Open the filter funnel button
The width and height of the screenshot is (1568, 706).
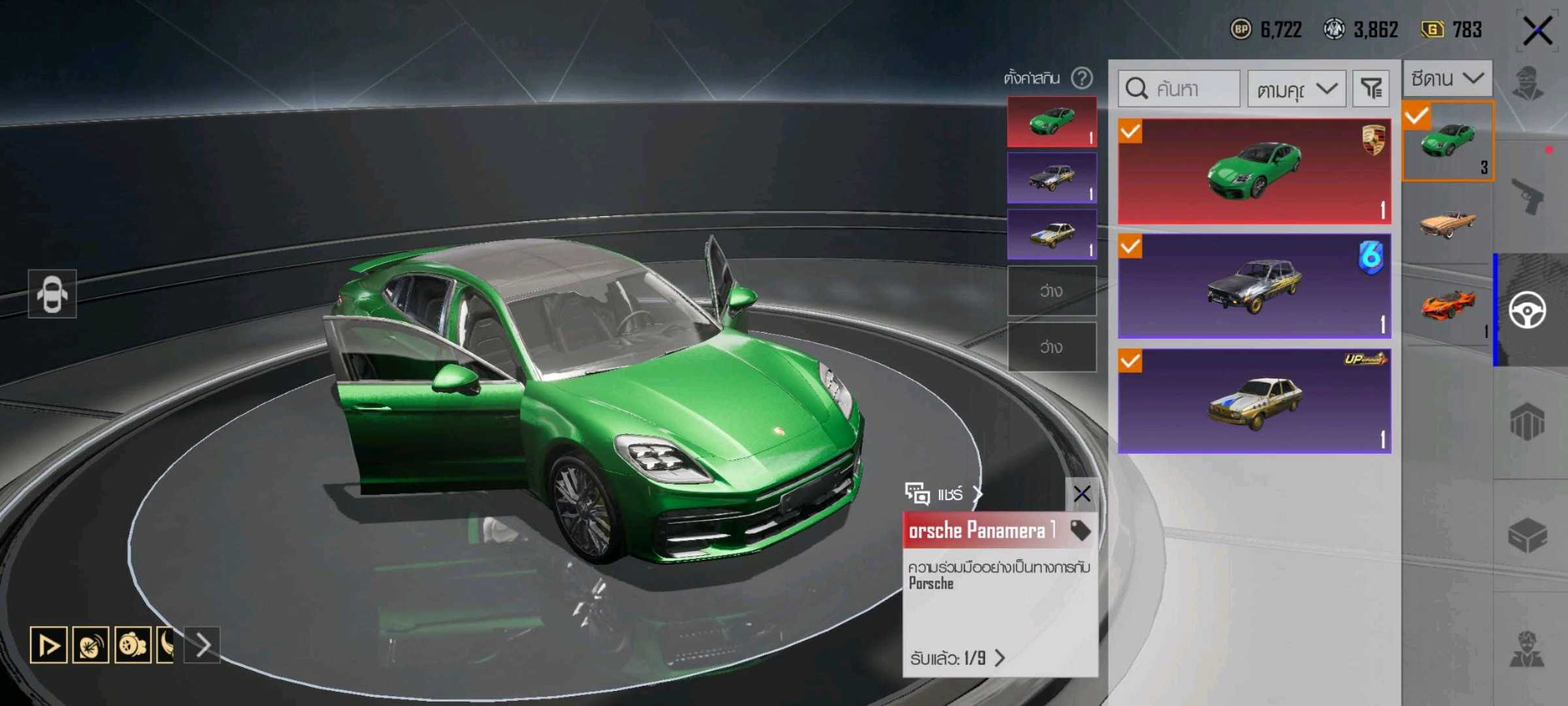pos(1371,88)
